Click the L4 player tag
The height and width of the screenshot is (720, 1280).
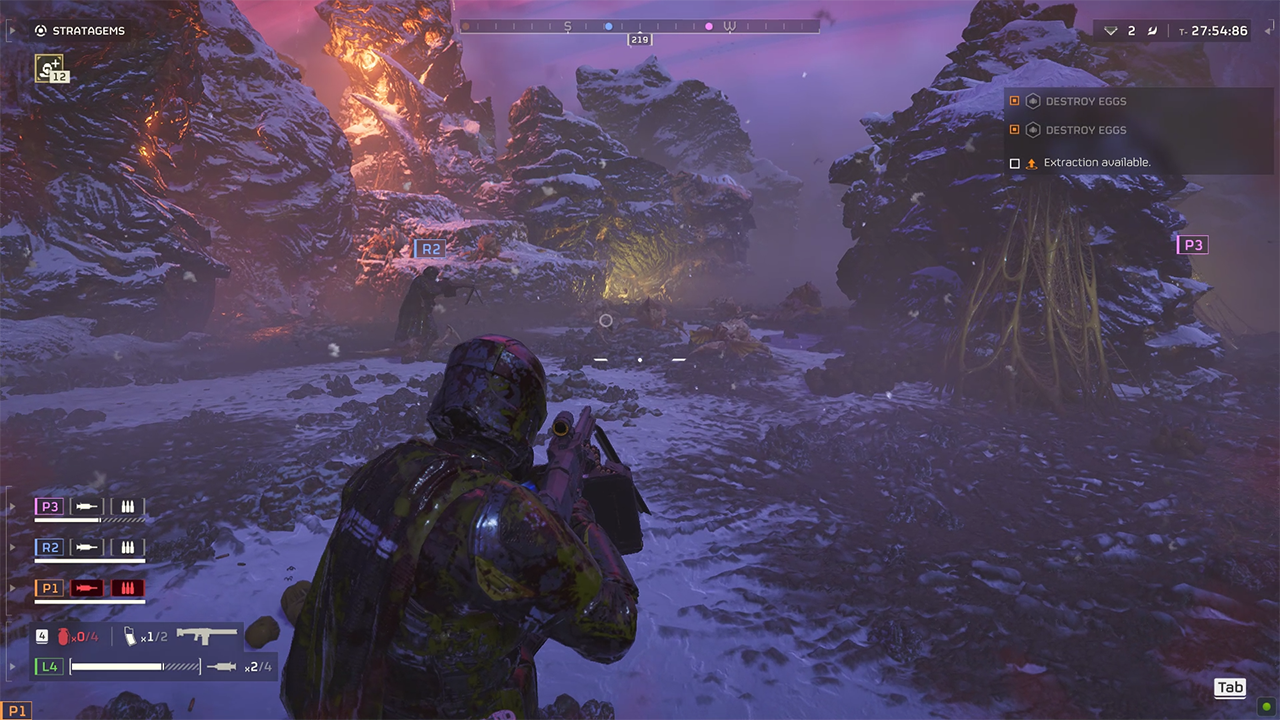click(x=48, y=666)
